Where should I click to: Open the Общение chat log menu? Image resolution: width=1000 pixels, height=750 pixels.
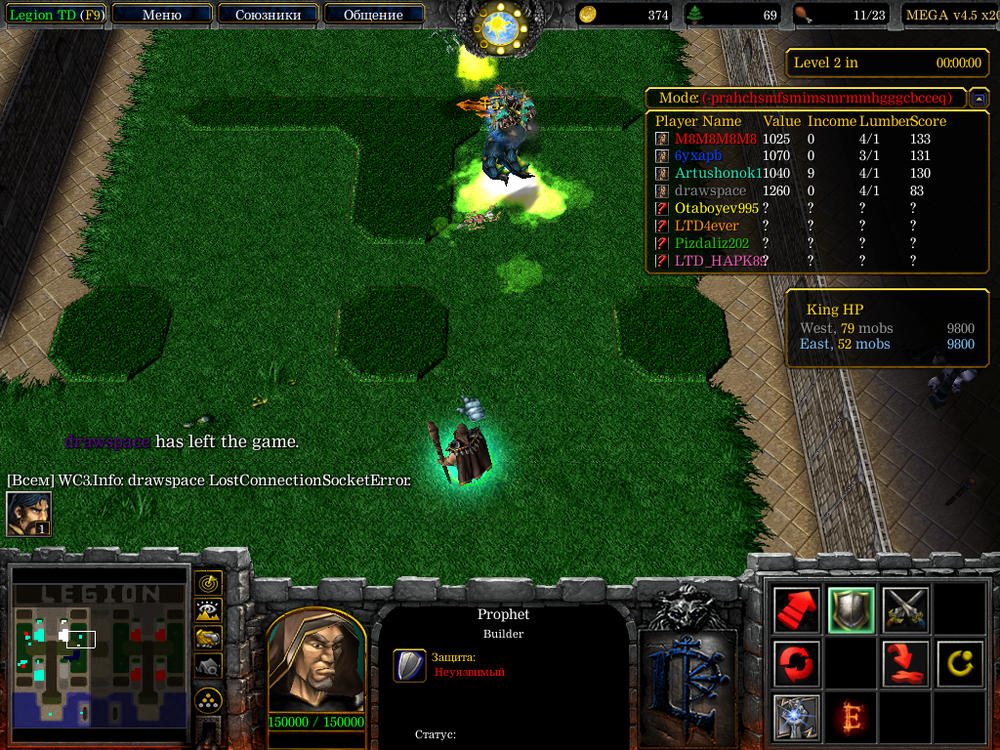373,15
